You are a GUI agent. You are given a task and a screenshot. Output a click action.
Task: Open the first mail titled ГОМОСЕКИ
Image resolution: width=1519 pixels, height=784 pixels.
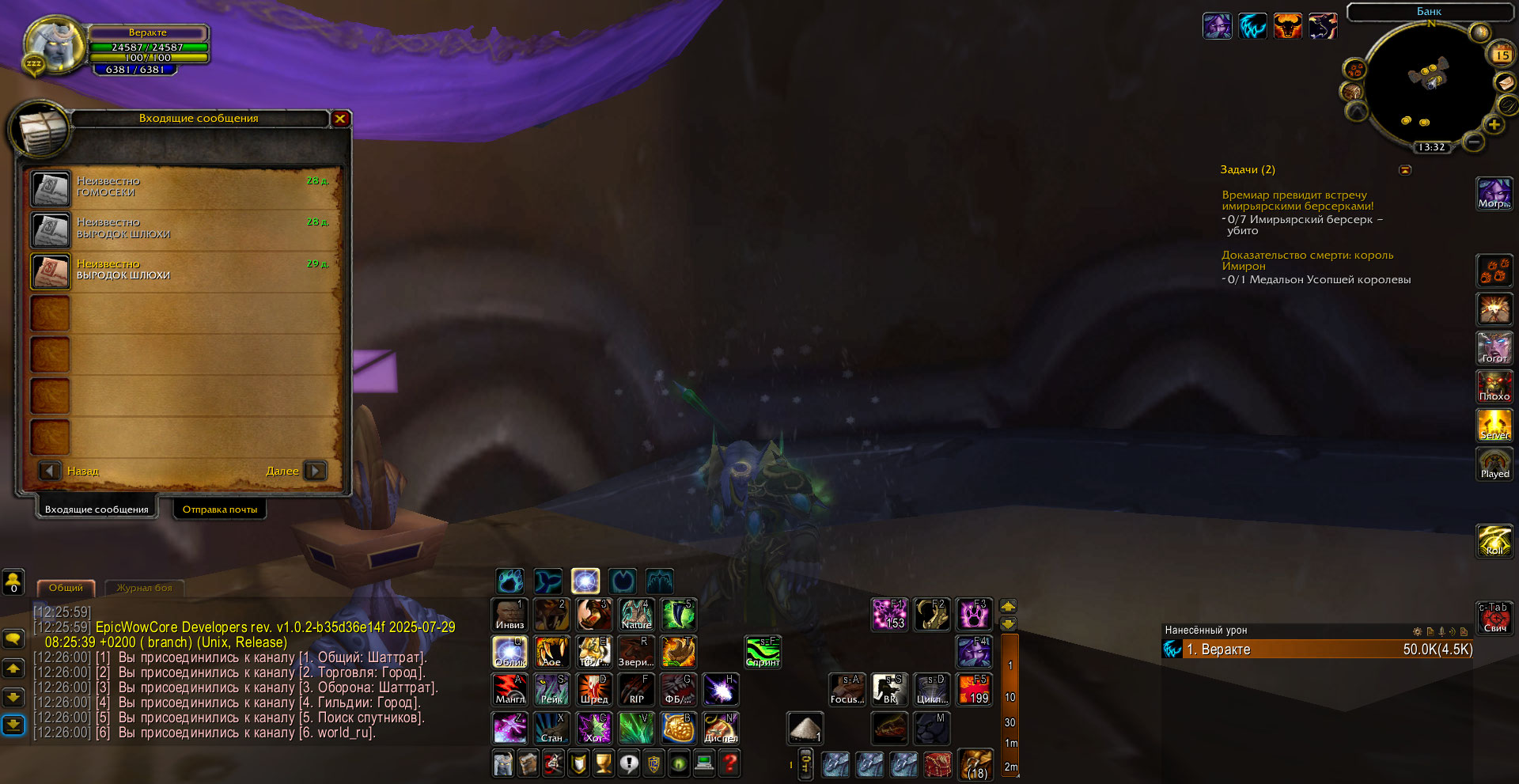pyautogui.click(x=51, y=188)
